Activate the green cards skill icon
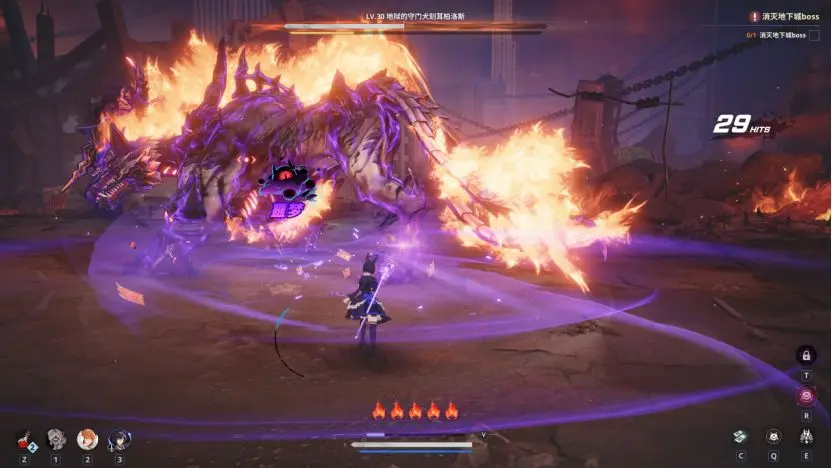832x468 pixels. (740, 437)
